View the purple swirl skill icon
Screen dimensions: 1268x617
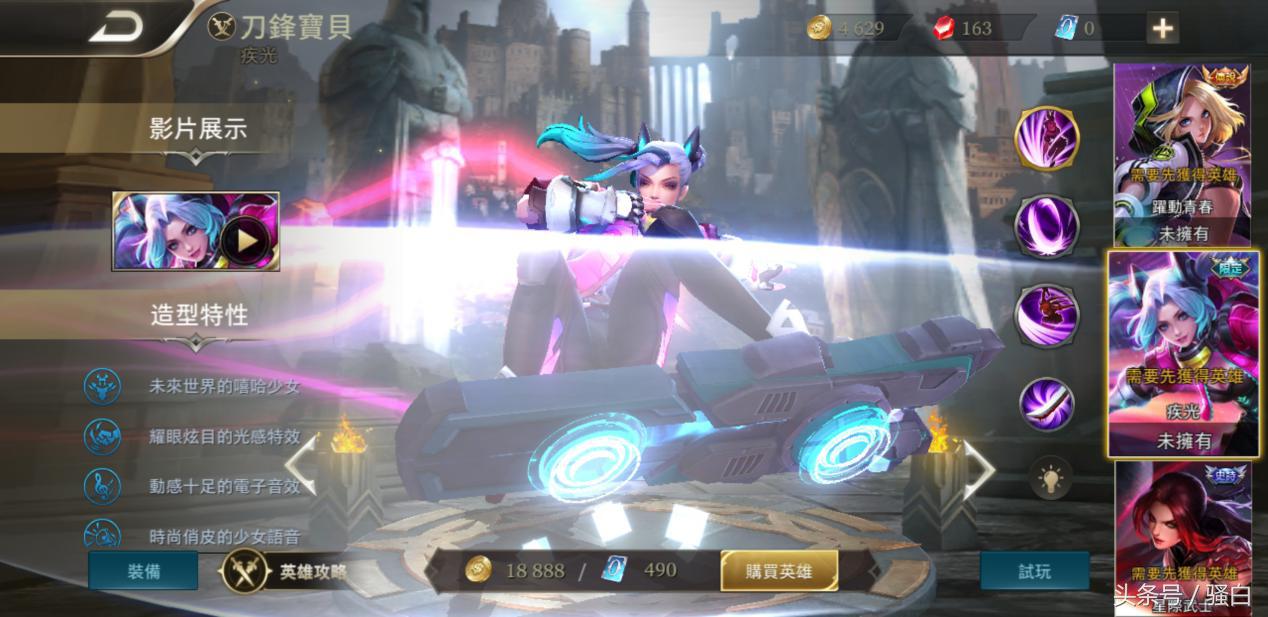[1047, 226]
